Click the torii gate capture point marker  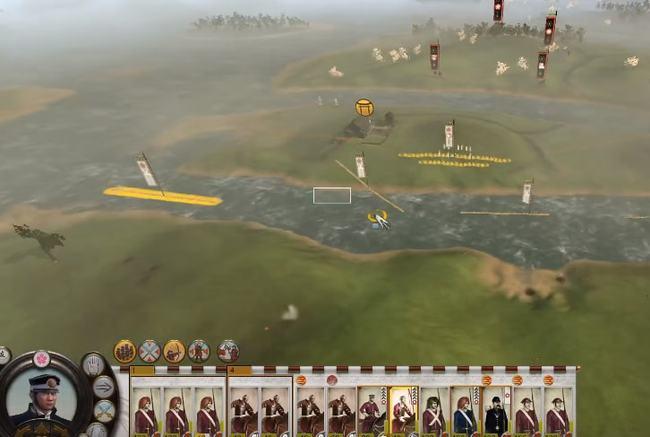coord(364,106)
